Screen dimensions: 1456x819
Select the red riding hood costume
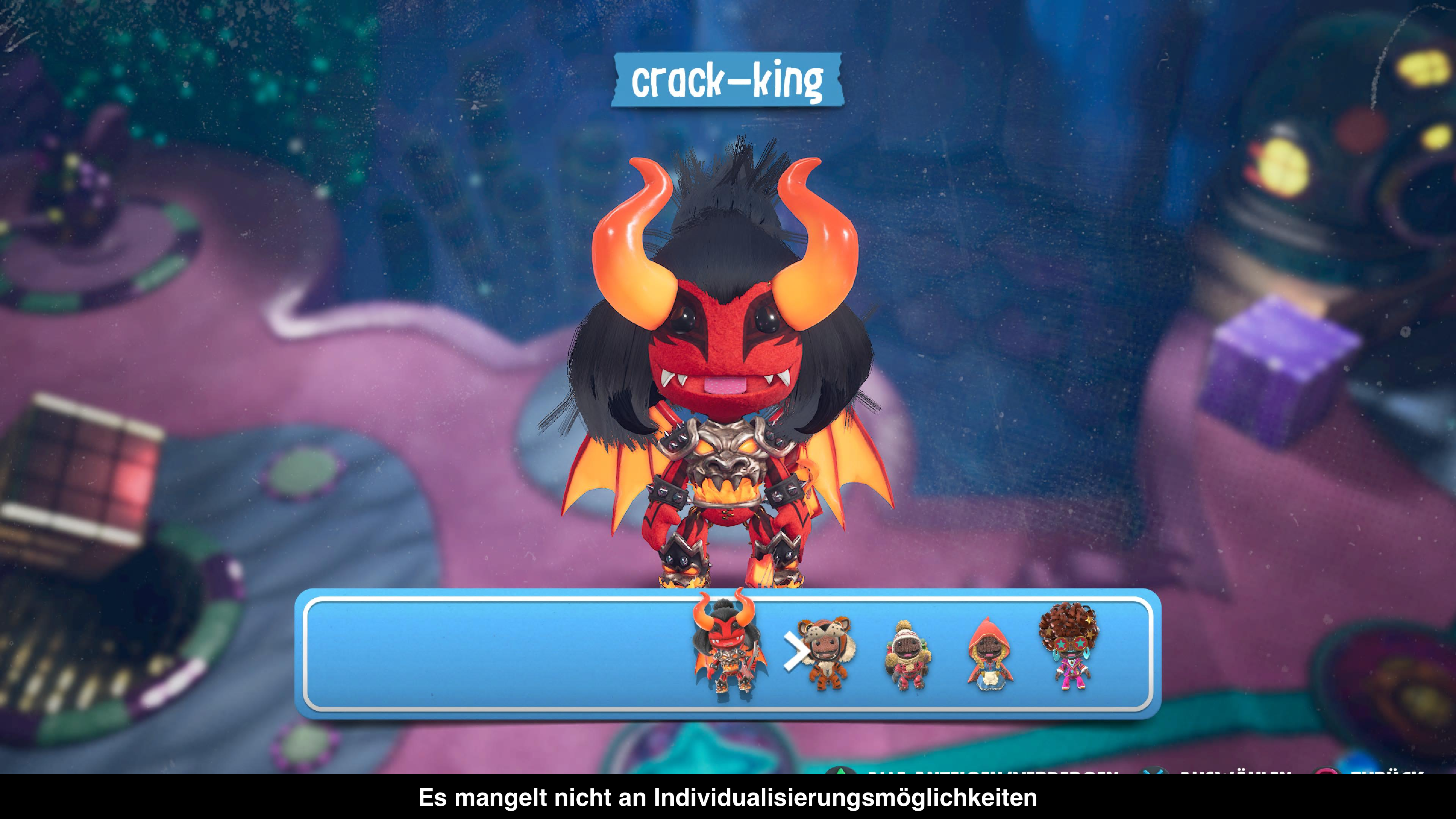coord(989,654)
